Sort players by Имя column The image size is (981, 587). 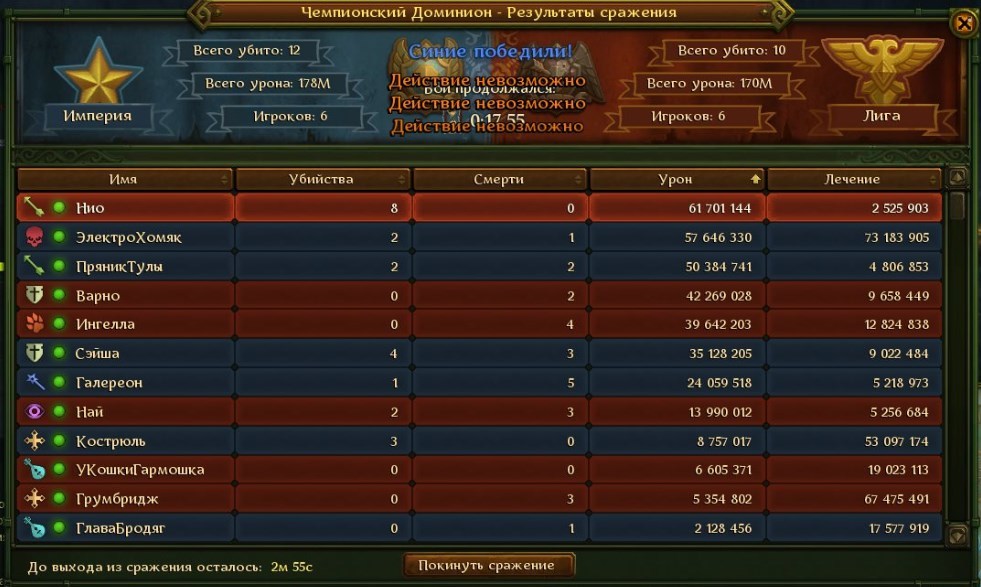point(124,179)
